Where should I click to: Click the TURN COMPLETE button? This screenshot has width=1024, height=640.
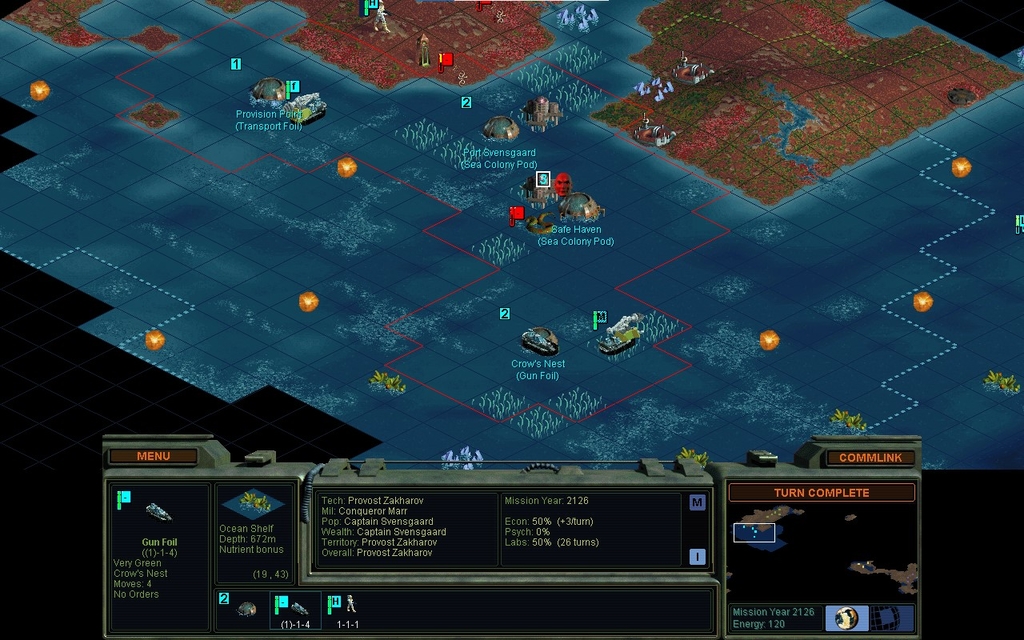(x=821, y=492)
